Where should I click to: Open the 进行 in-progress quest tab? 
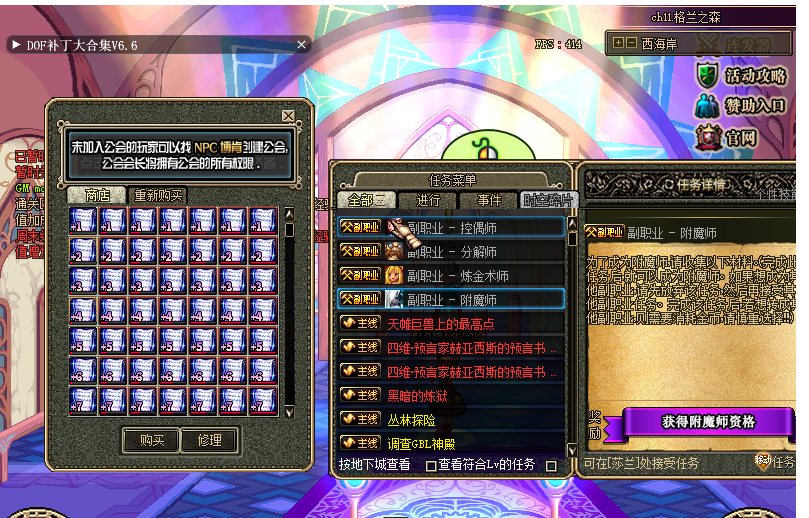(x=428, y=200)
